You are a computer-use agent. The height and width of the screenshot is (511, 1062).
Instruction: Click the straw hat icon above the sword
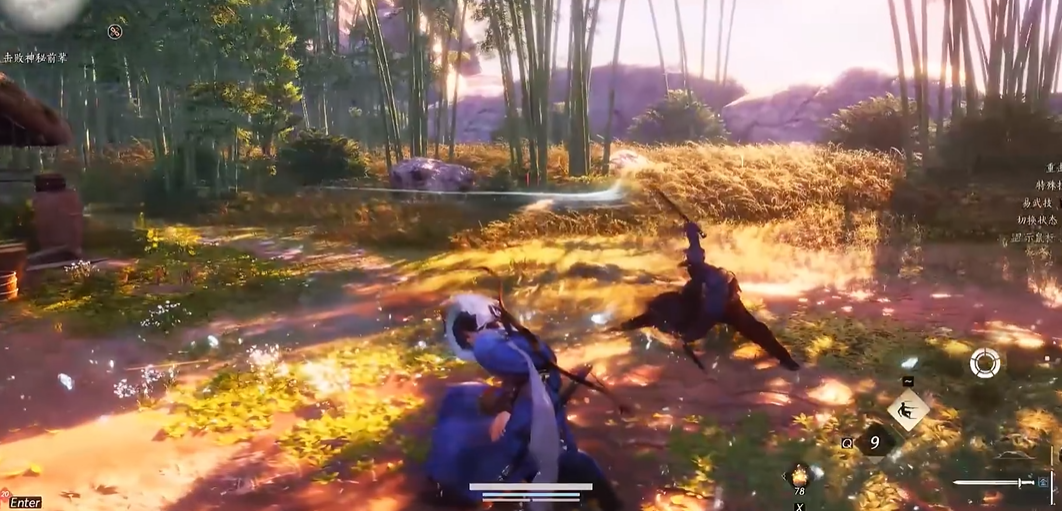[x=1015, y=456]
